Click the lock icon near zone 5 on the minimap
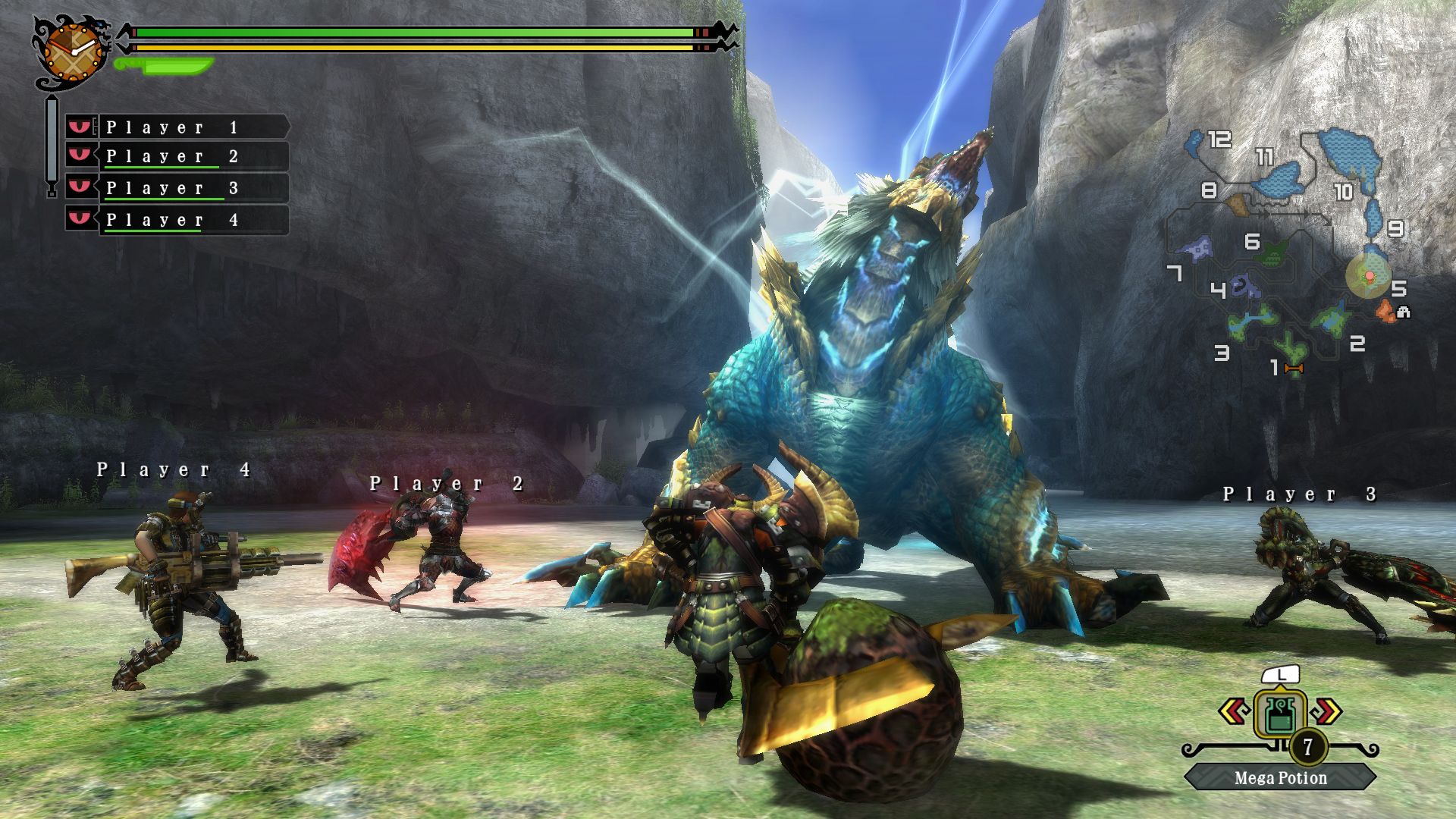The height and width of the screenshot is (819, 1456). [x=1403, y=312]
